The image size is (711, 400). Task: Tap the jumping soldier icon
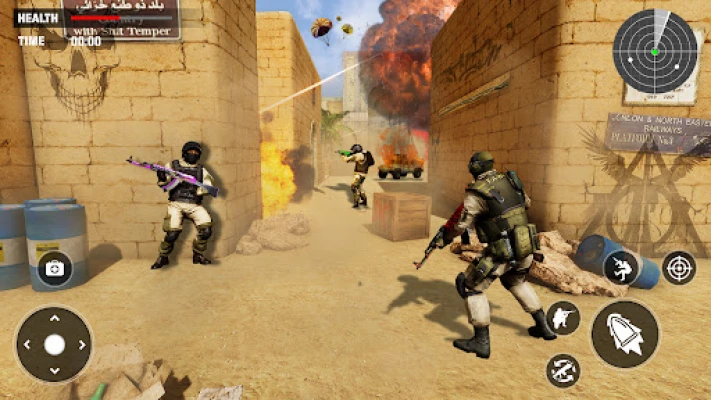pos(620,267)
